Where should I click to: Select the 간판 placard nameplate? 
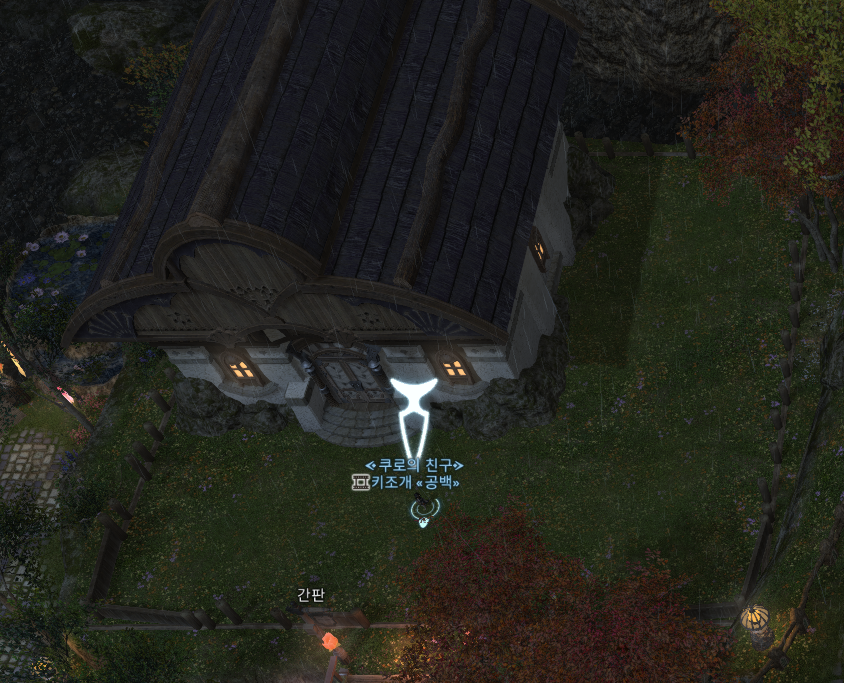pyautogui.click(x=311, y=594)
